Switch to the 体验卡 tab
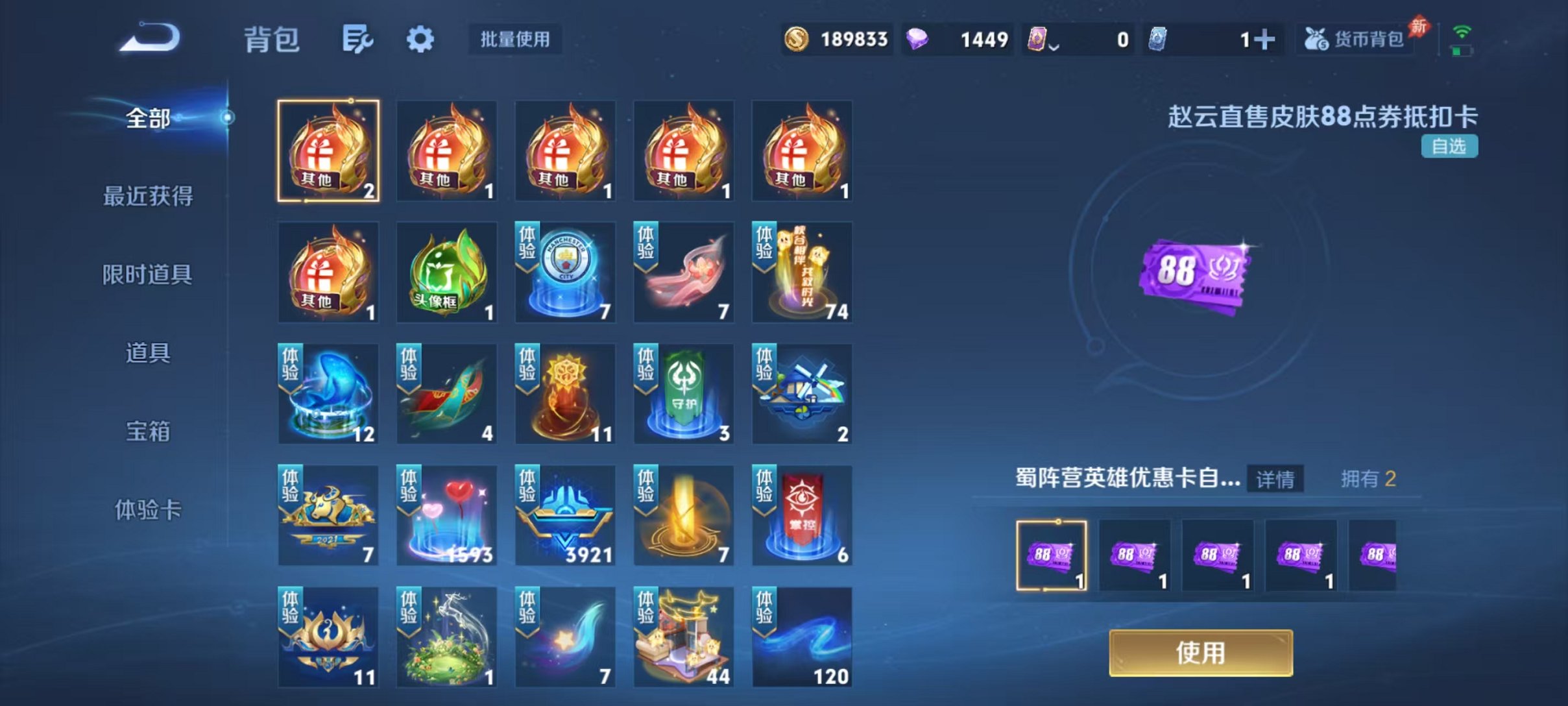1568x706 pixels. [x=147, y=510]
